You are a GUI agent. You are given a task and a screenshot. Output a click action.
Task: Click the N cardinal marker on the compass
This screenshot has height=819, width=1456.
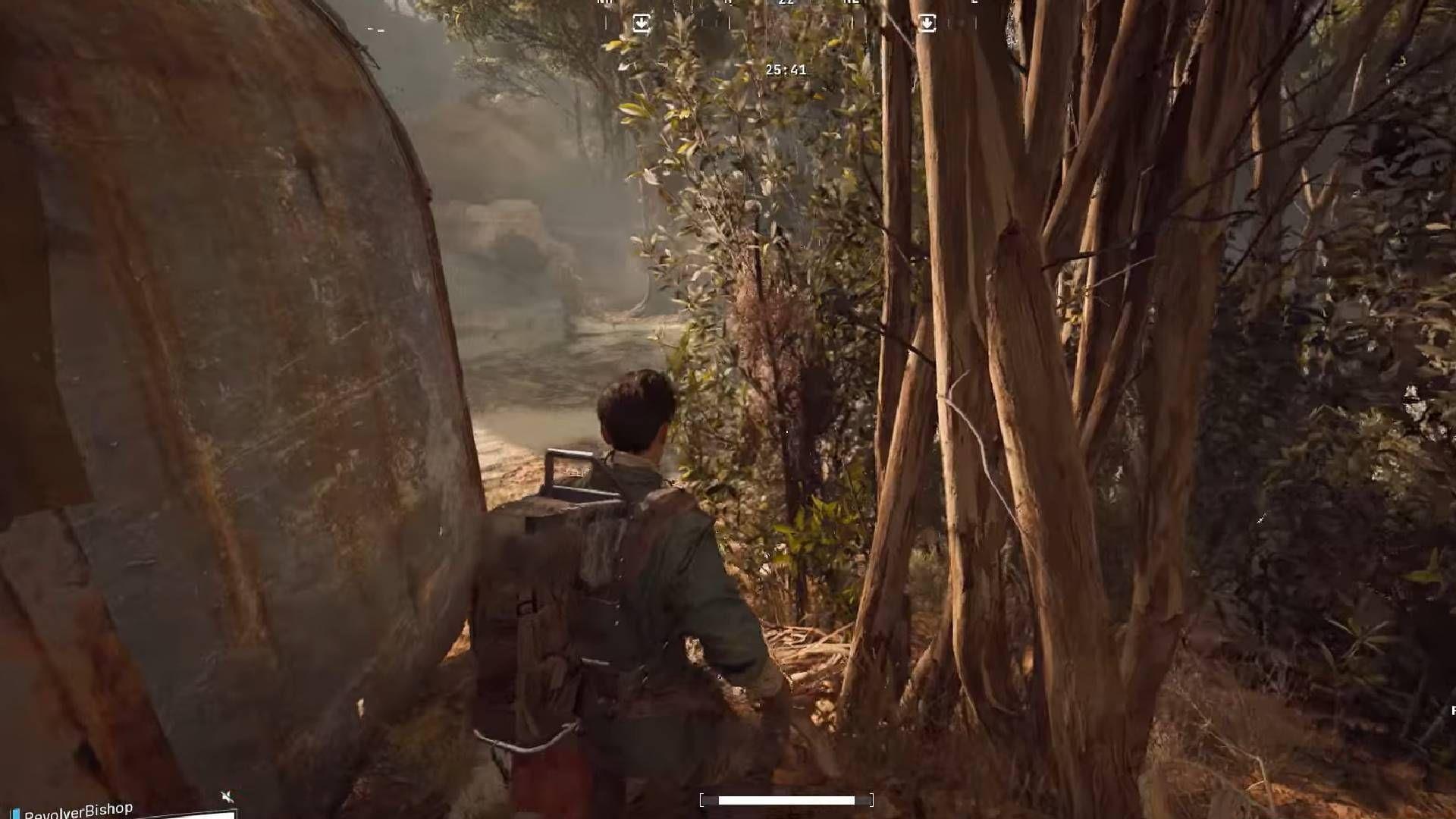click(726, 4)
